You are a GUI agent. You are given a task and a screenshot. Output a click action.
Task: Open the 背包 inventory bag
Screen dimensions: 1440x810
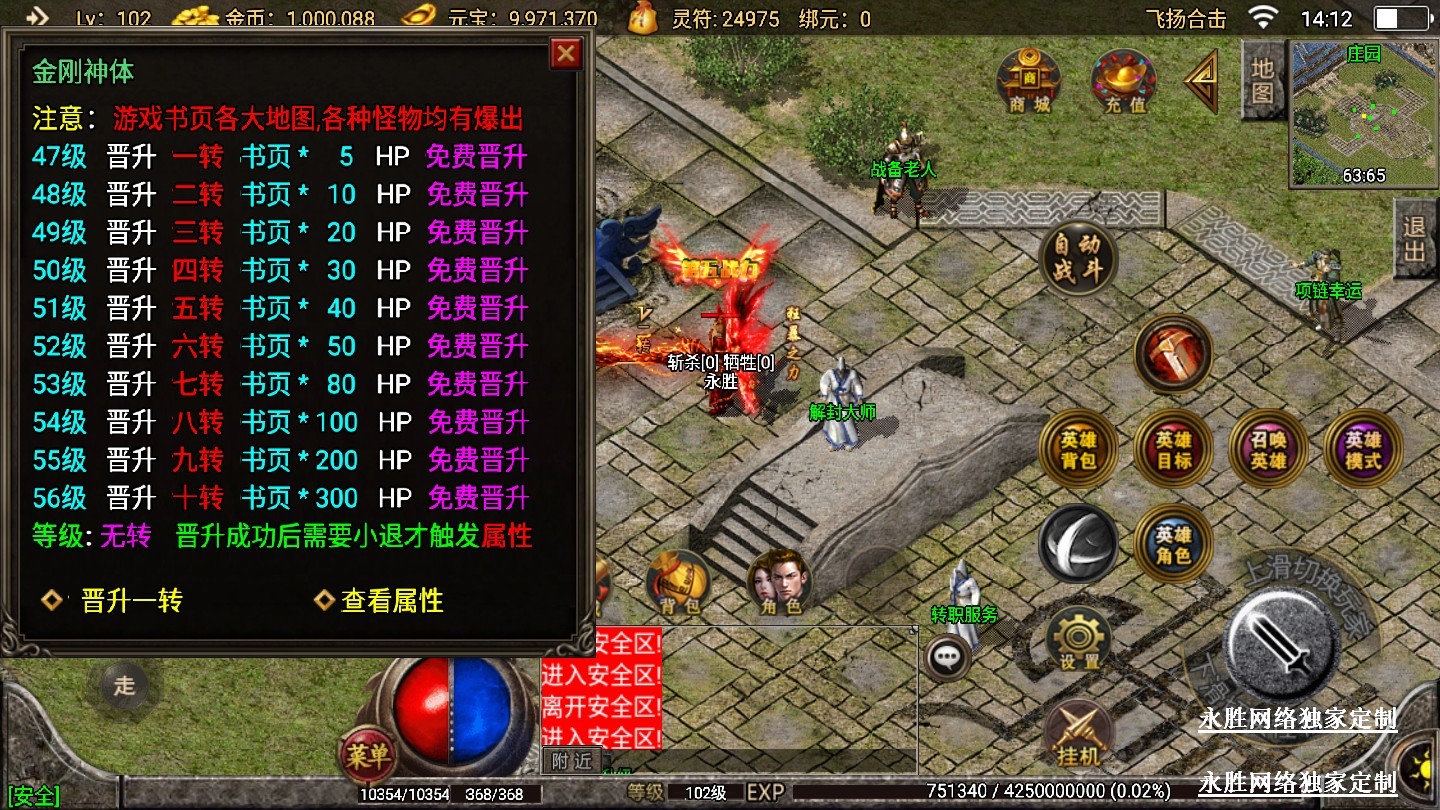tap(679, 583)
